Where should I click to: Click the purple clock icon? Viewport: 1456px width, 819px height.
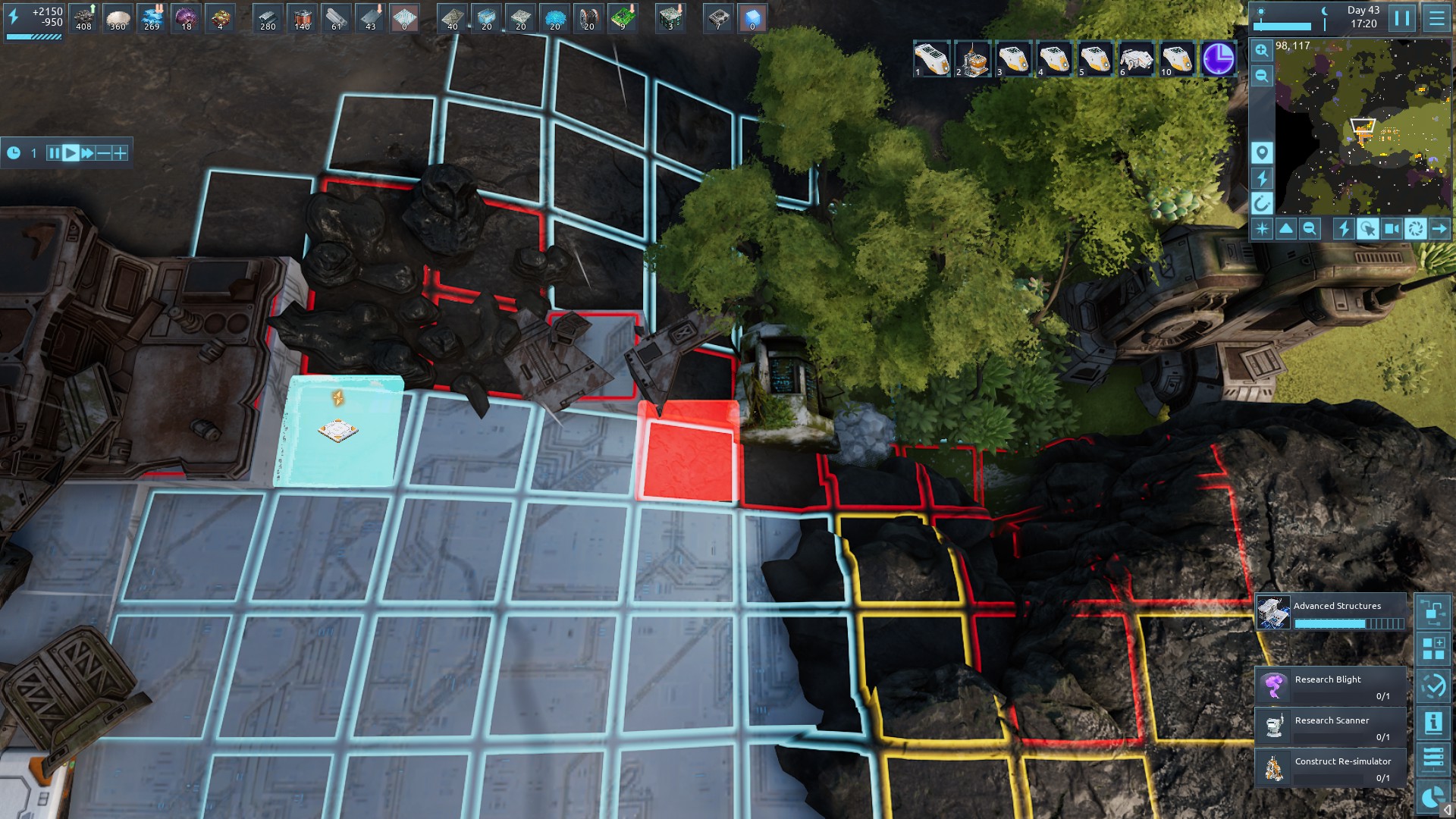[1218, 59]
